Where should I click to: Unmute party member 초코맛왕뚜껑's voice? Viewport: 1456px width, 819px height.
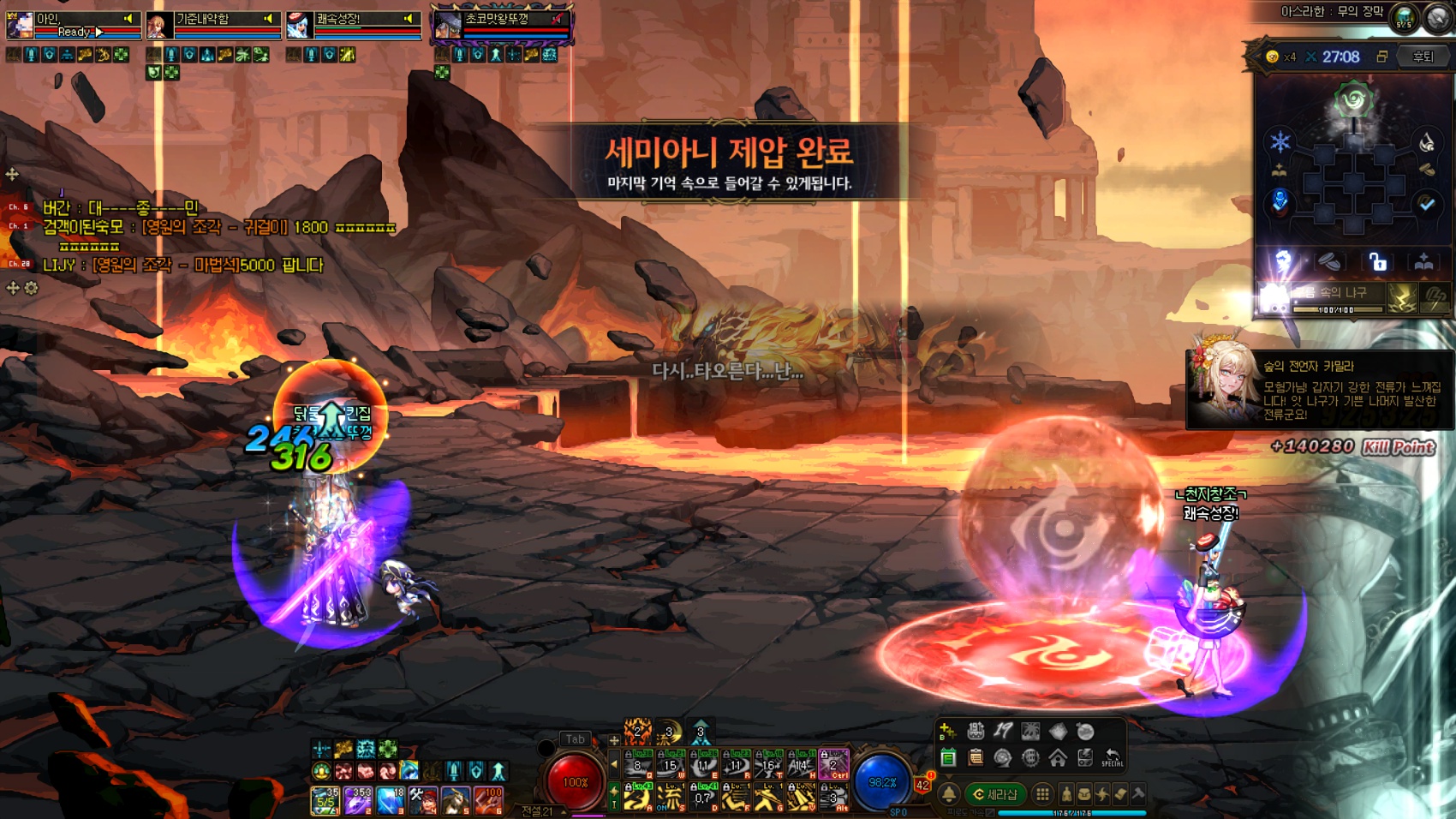[x=558, y=18]
